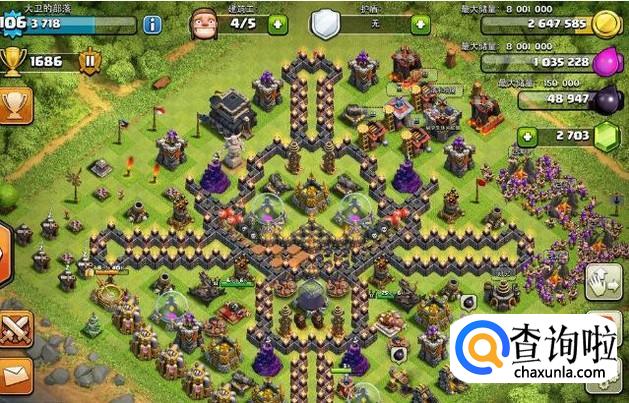
Task: Open the trophy rankings button on the left edge
Action: 14,105
